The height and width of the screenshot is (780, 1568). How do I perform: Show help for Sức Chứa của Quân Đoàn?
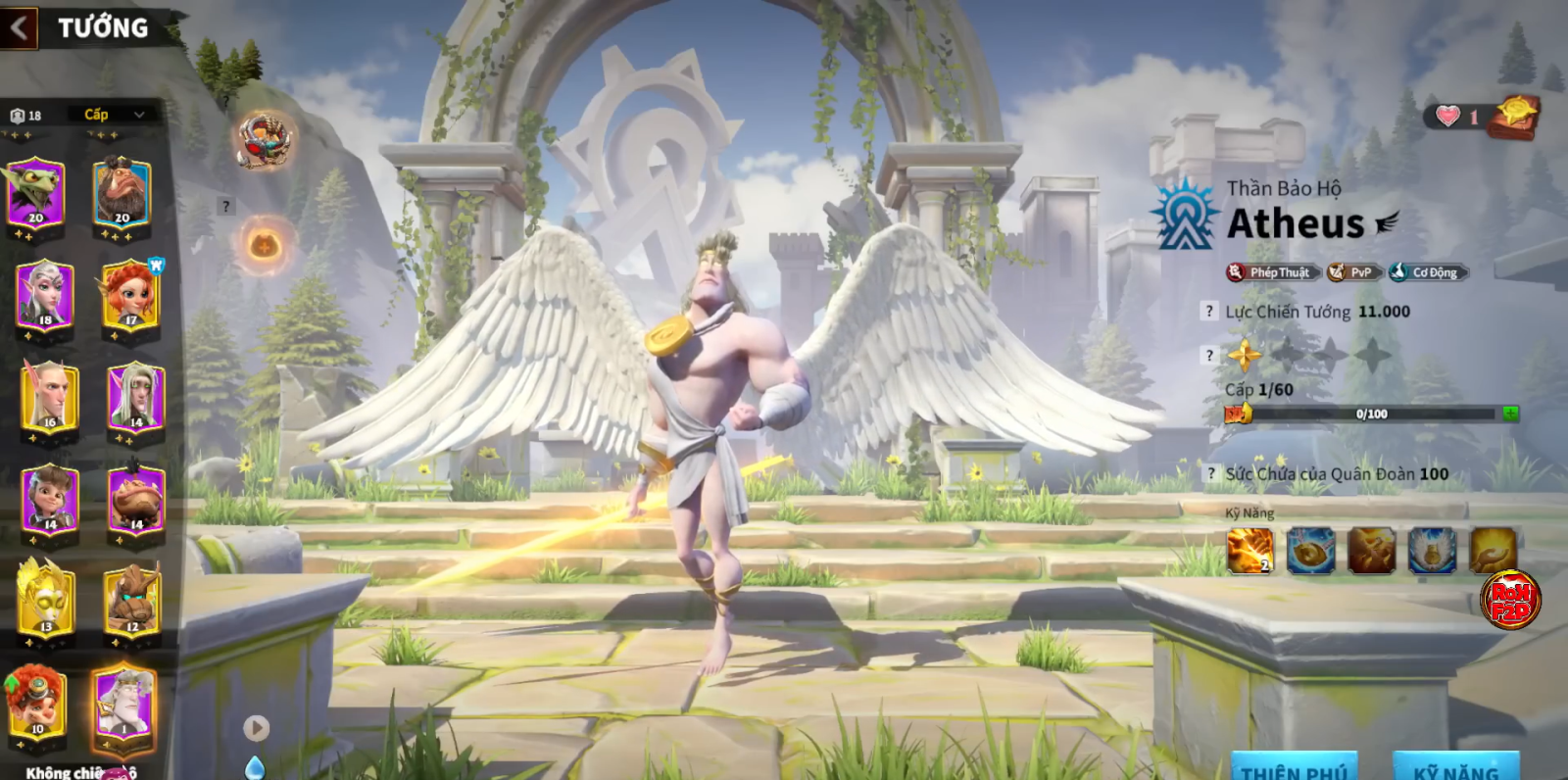(1210, 474)
